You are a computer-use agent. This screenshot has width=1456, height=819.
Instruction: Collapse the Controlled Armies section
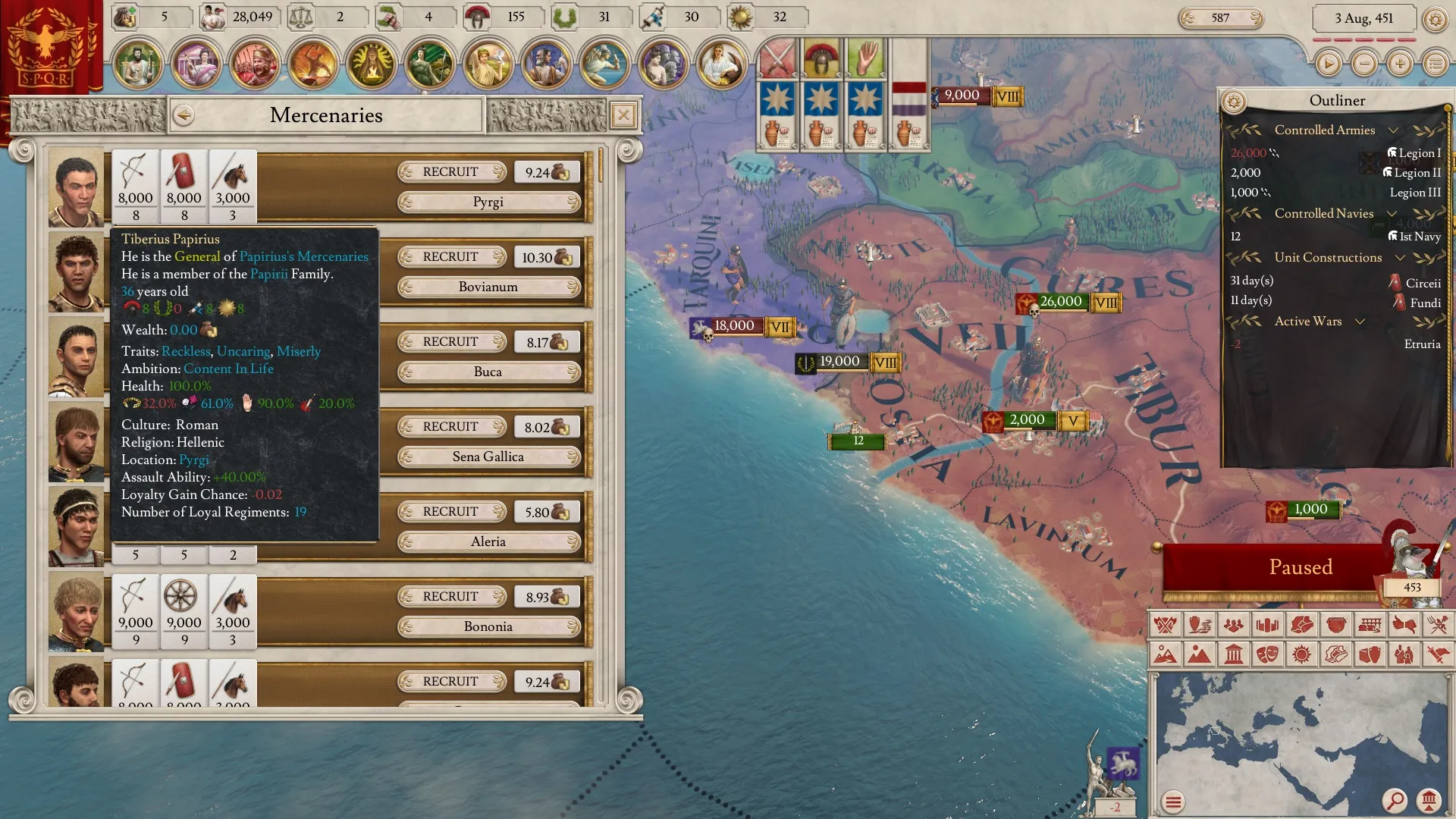tap(1392, 130)
